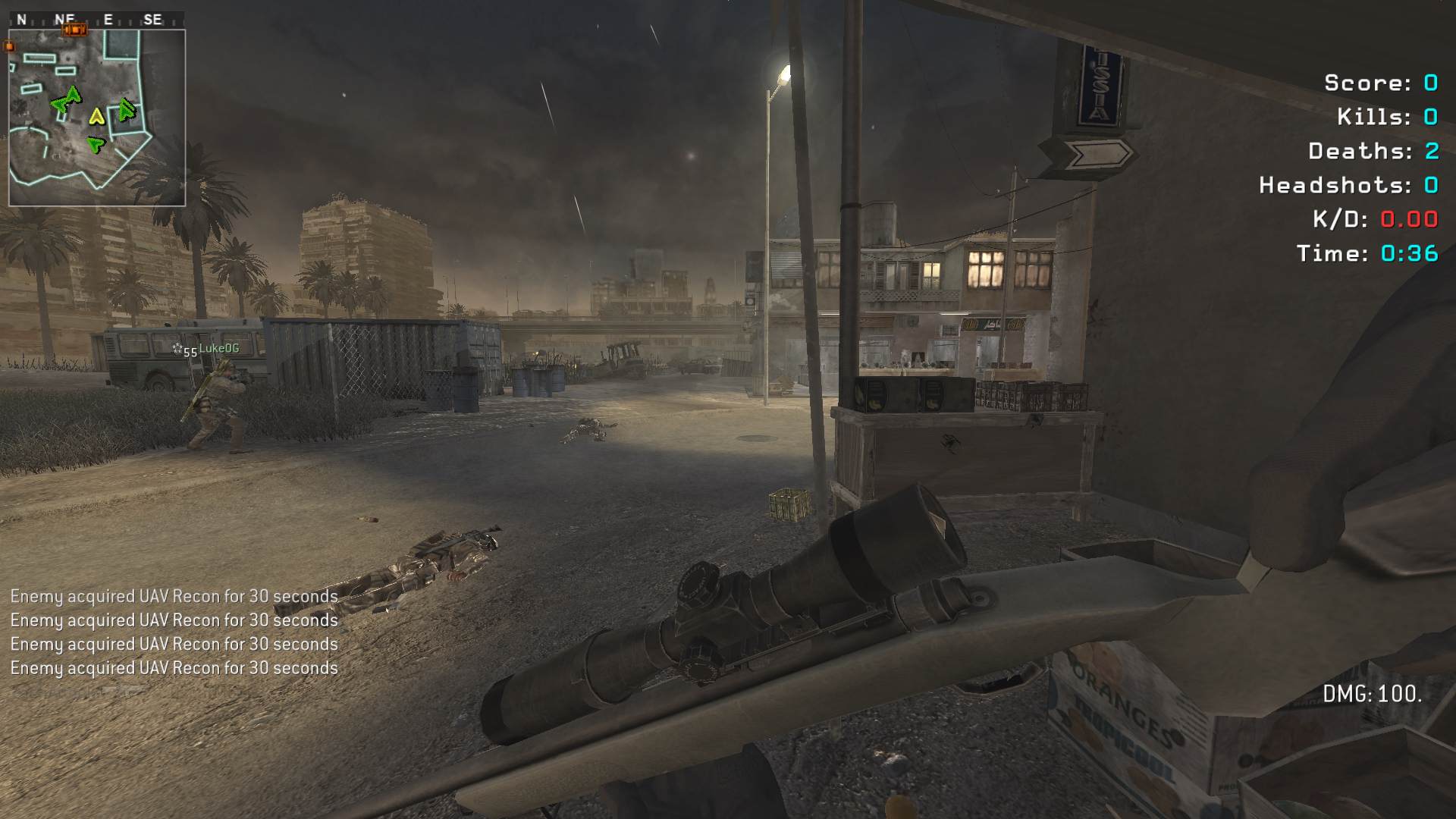
Task: Click the minimap in the corner
Action: [97, 118]
